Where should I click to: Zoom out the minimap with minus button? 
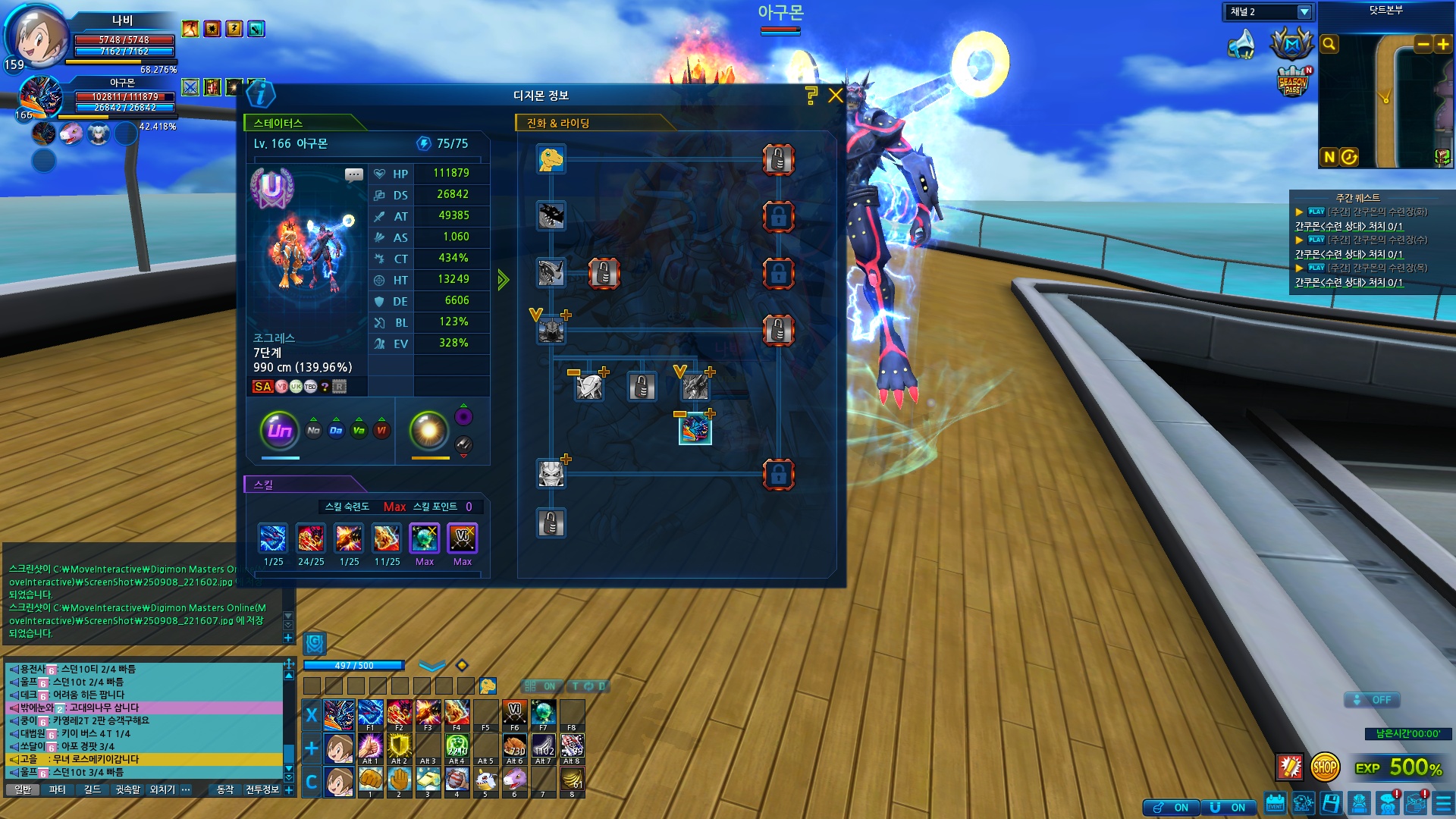click(x=1423, y=44)
